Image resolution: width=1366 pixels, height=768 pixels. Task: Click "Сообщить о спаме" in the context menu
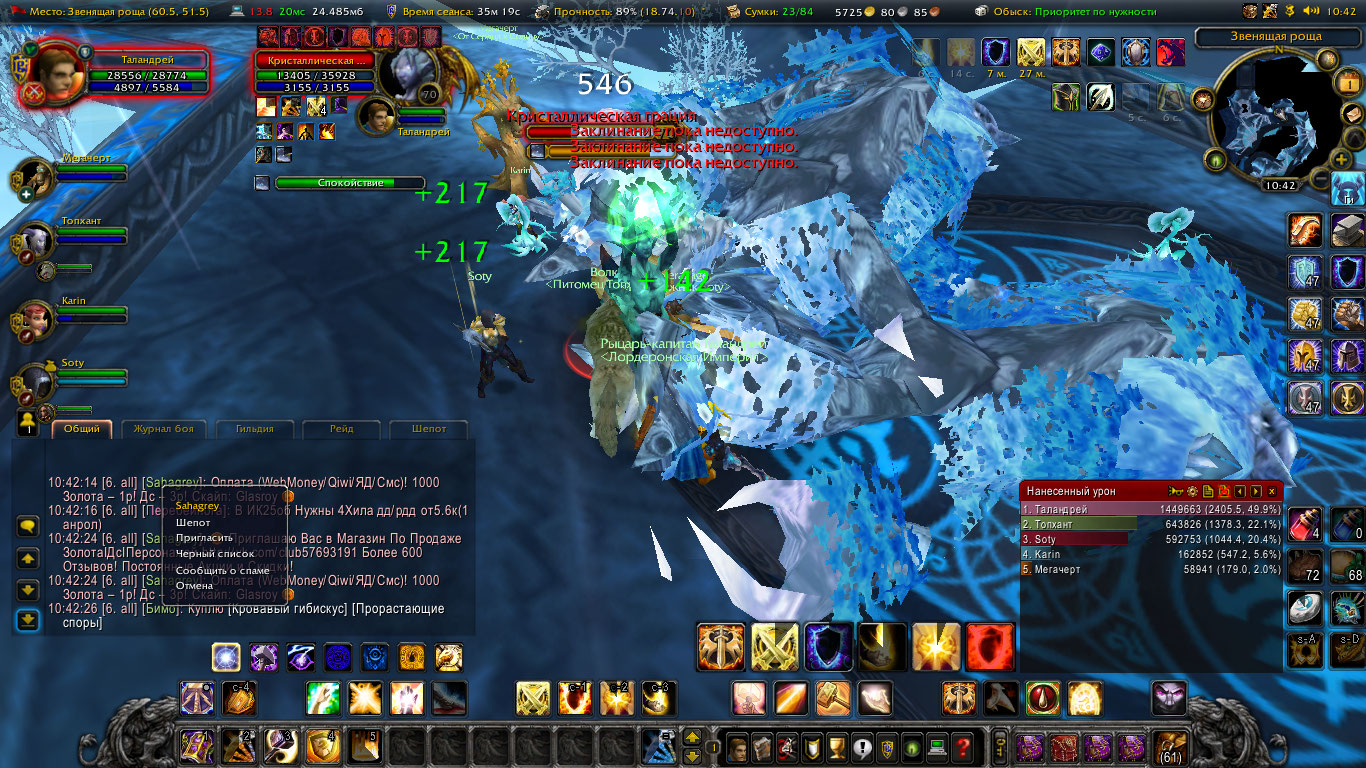[x=222, y=570]
